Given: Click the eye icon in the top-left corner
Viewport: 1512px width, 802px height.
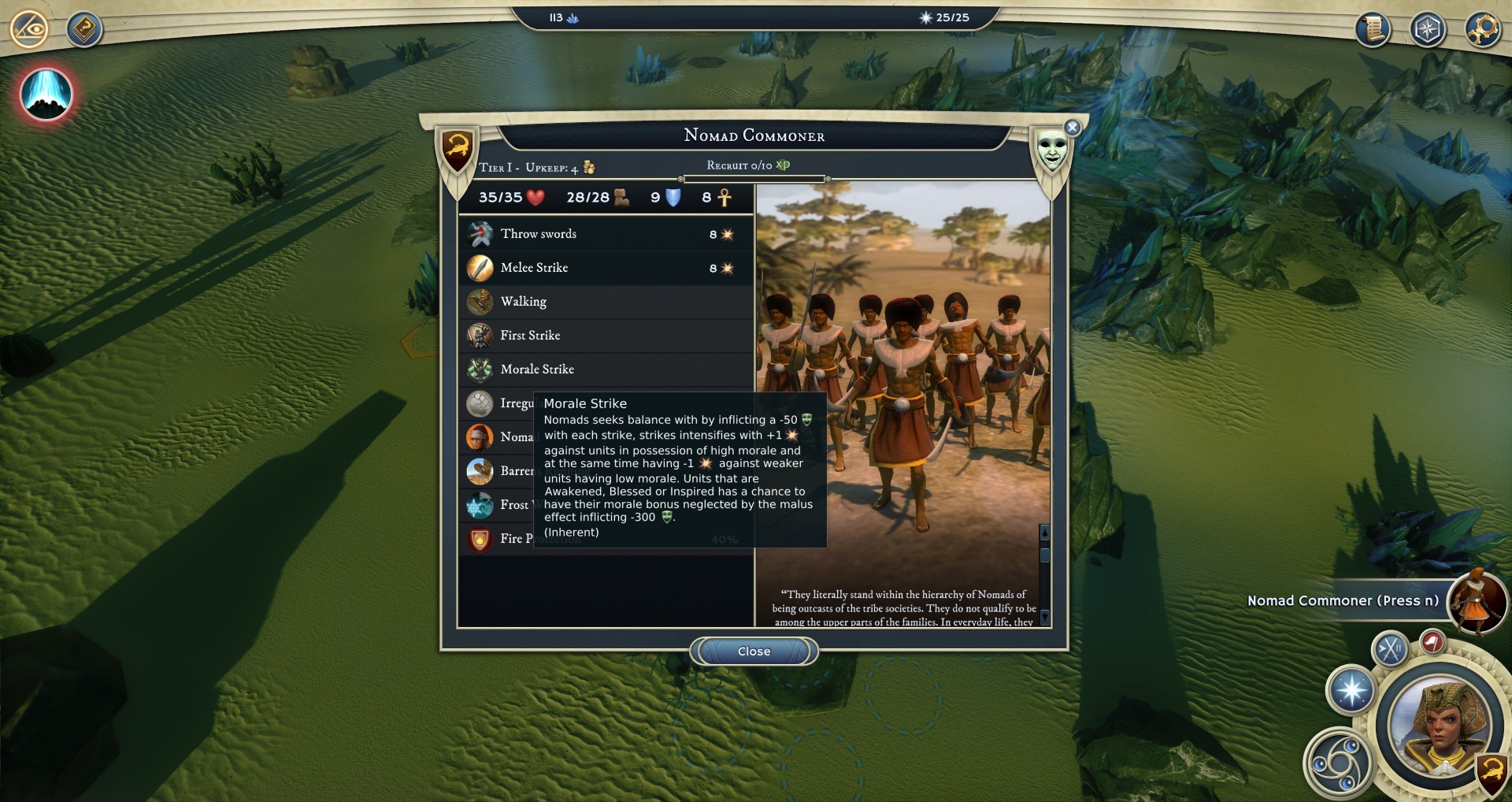Looking at the screenshot, I should click(29, 30).
